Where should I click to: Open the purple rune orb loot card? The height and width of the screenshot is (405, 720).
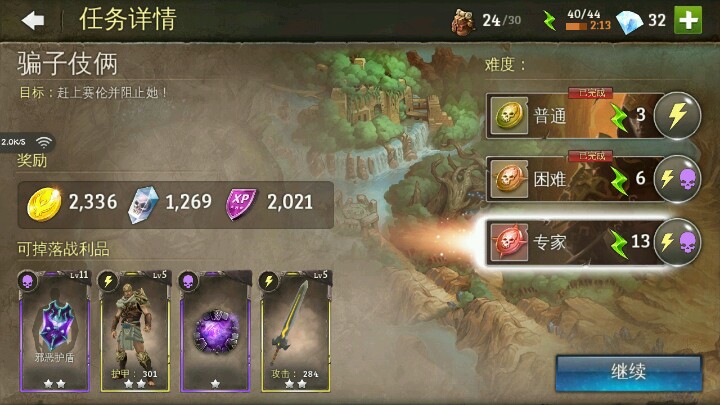(x=214, y=330)
